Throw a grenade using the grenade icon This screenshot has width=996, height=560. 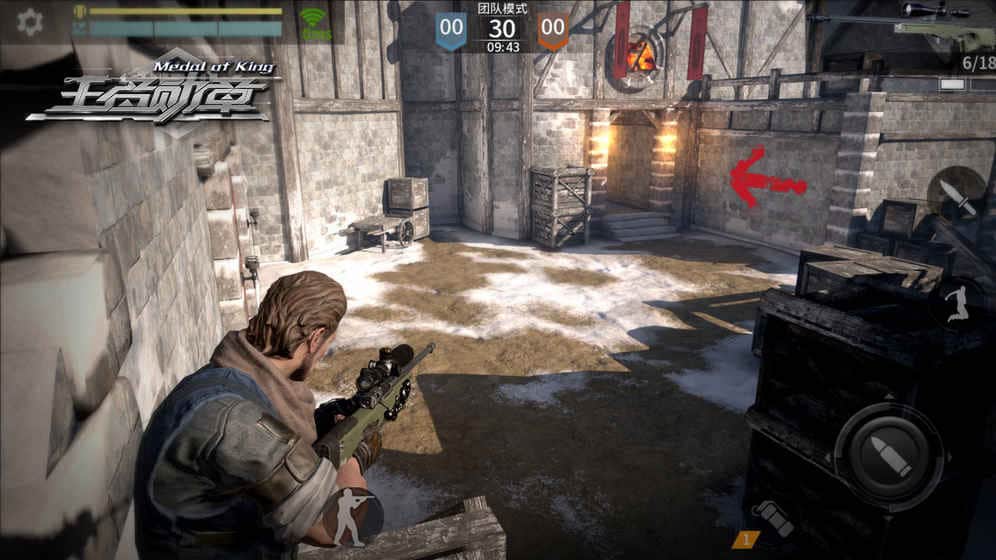[x=773, y=517]
